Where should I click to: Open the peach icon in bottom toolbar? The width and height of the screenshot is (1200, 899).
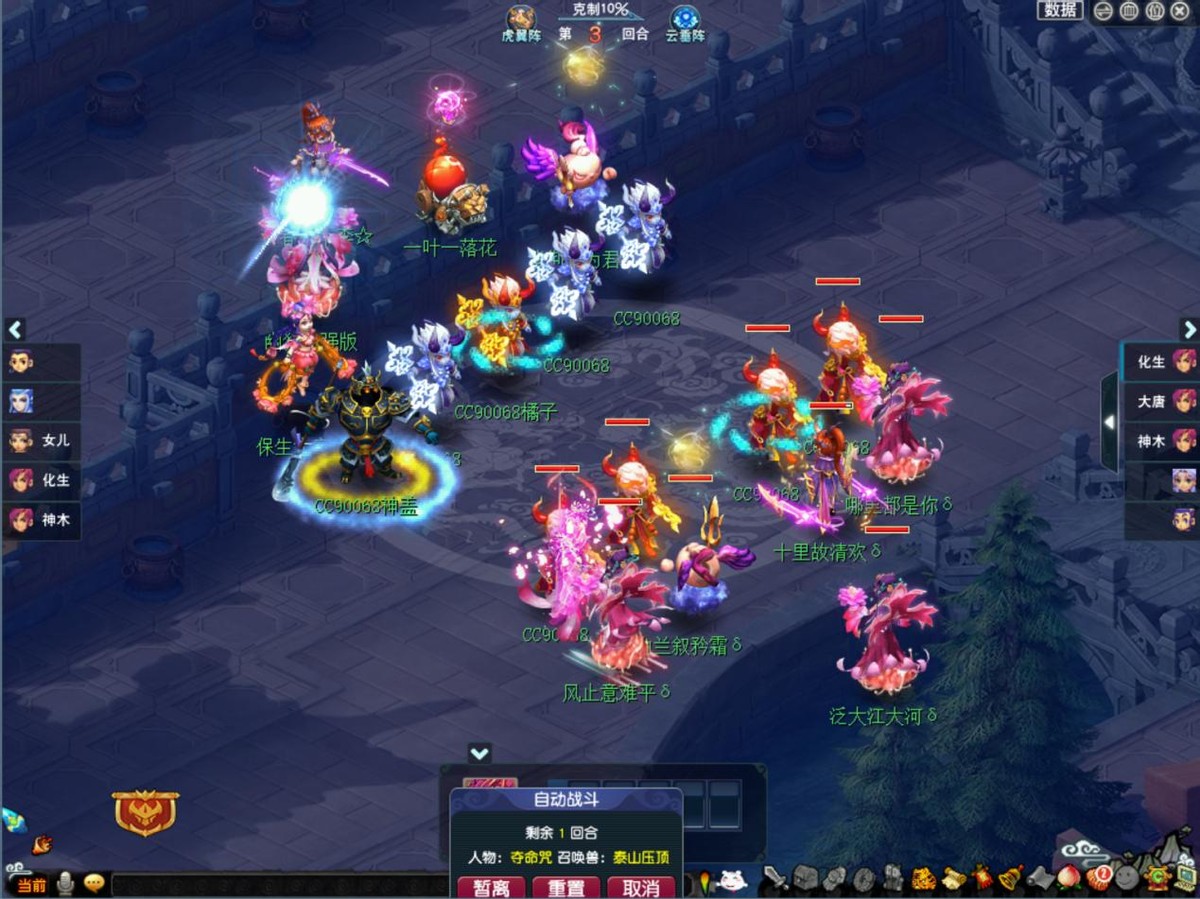(x=1069, y=879)
